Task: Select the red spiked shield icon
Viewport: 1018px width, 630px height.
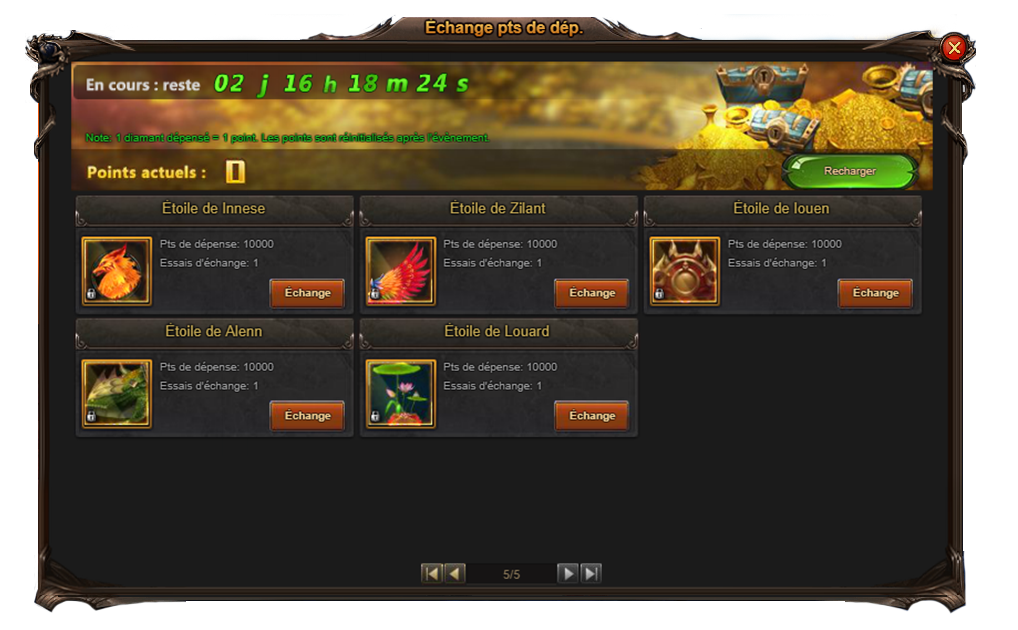Action: pyautogui.click(x=685, y=271)
